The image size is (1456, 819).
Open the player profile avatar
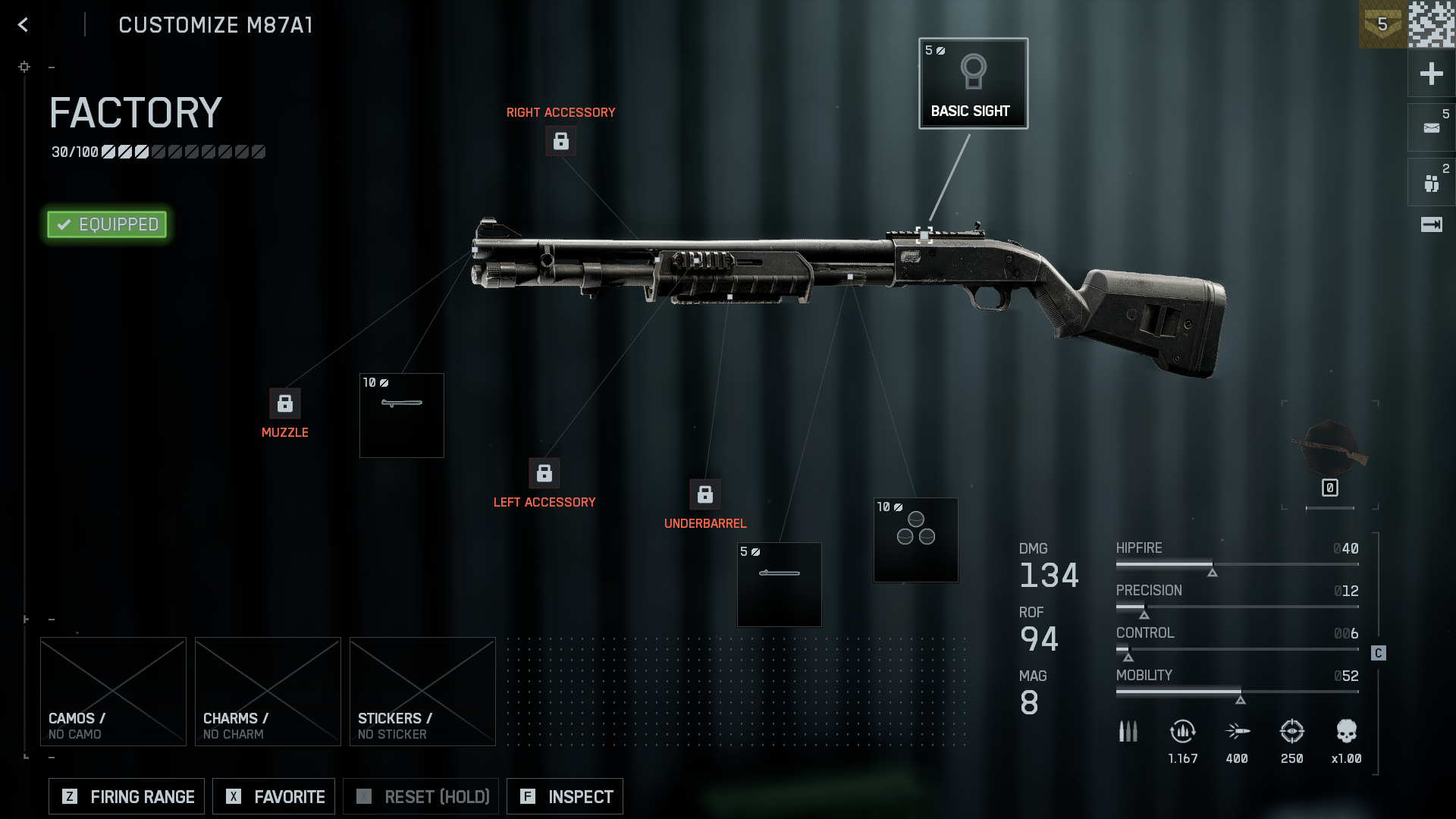(1432, 24)
